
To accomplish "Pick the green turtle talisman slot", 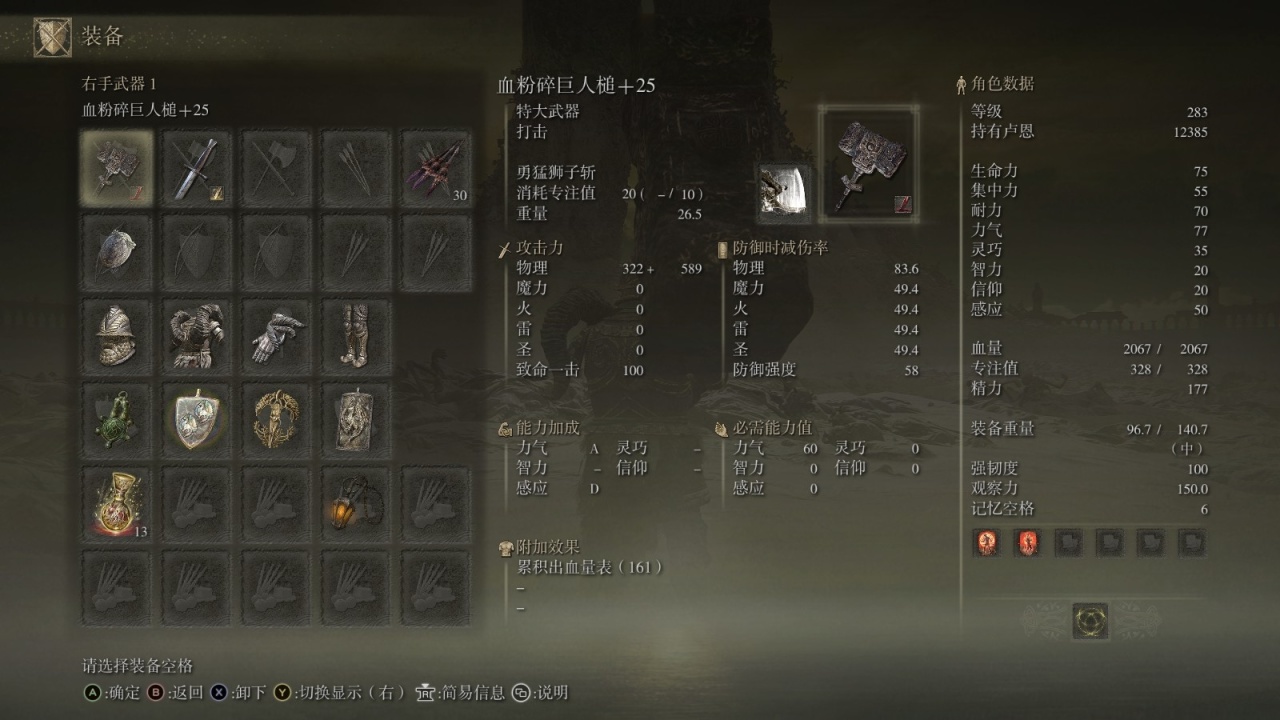I will coord(116,420).
